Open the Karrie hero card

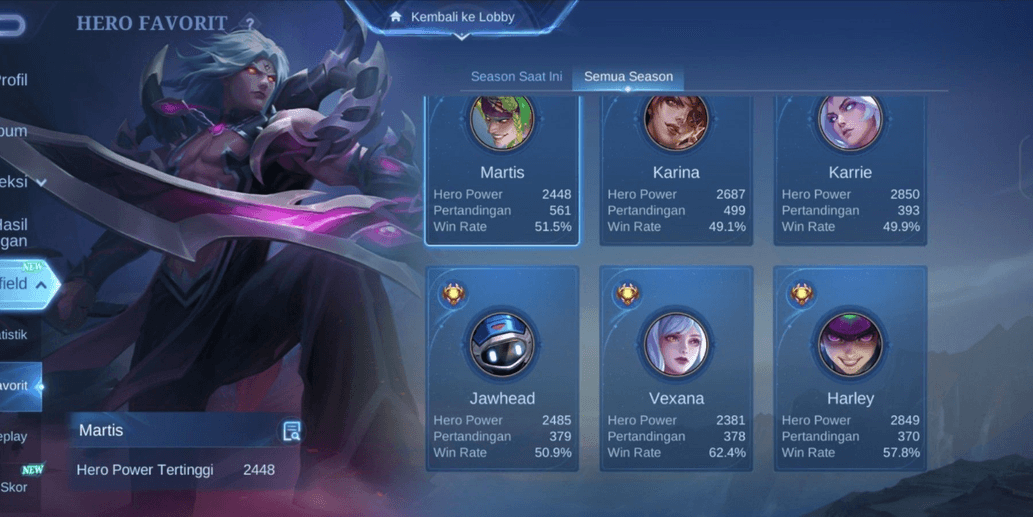850,170
